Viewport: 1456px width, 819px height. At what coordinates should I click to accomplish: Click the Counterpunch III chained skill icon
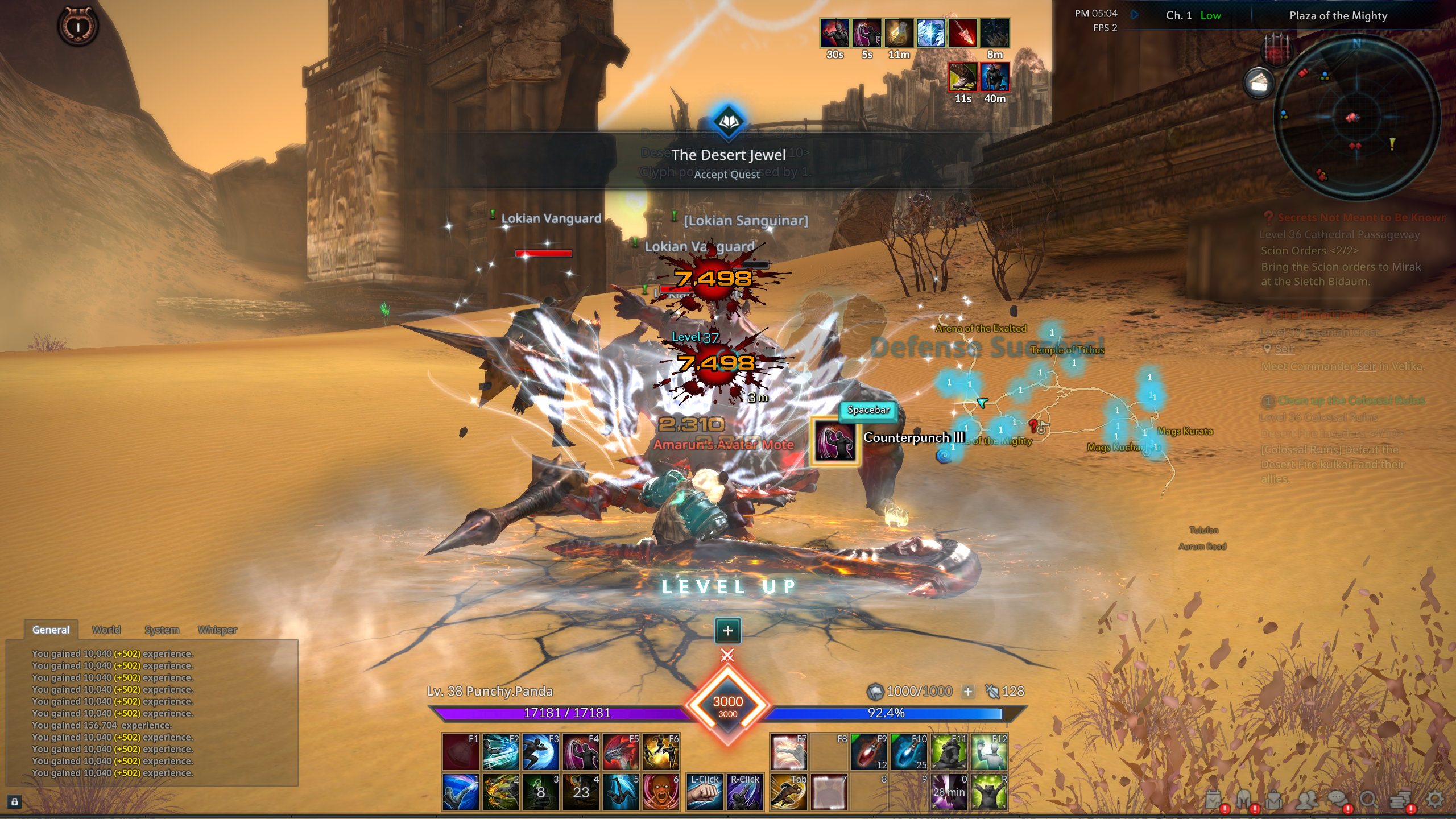(x=834, y=442)
